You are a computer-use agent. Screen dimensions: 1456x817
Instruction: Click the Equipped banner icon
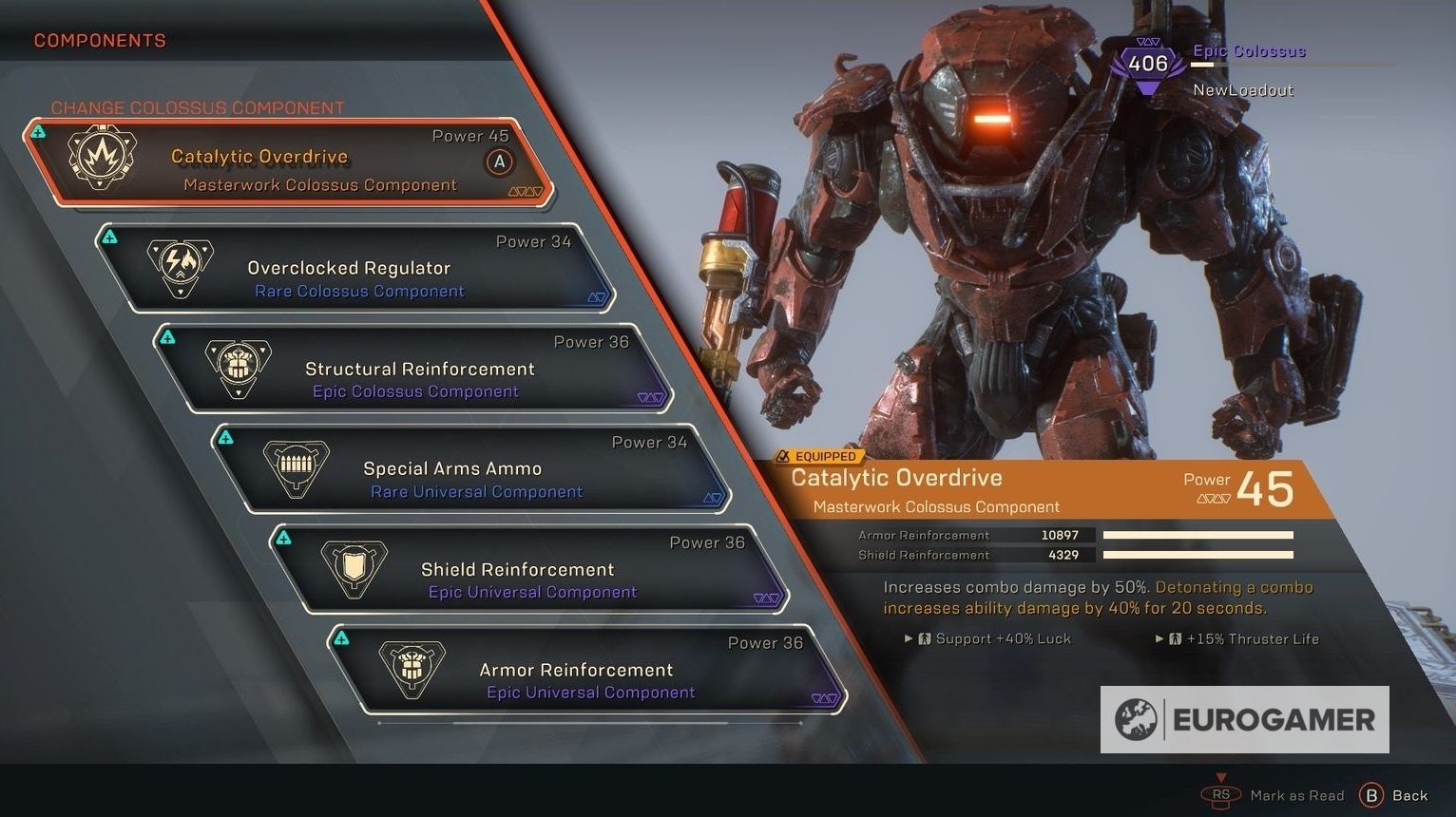(x=784, y=456)
